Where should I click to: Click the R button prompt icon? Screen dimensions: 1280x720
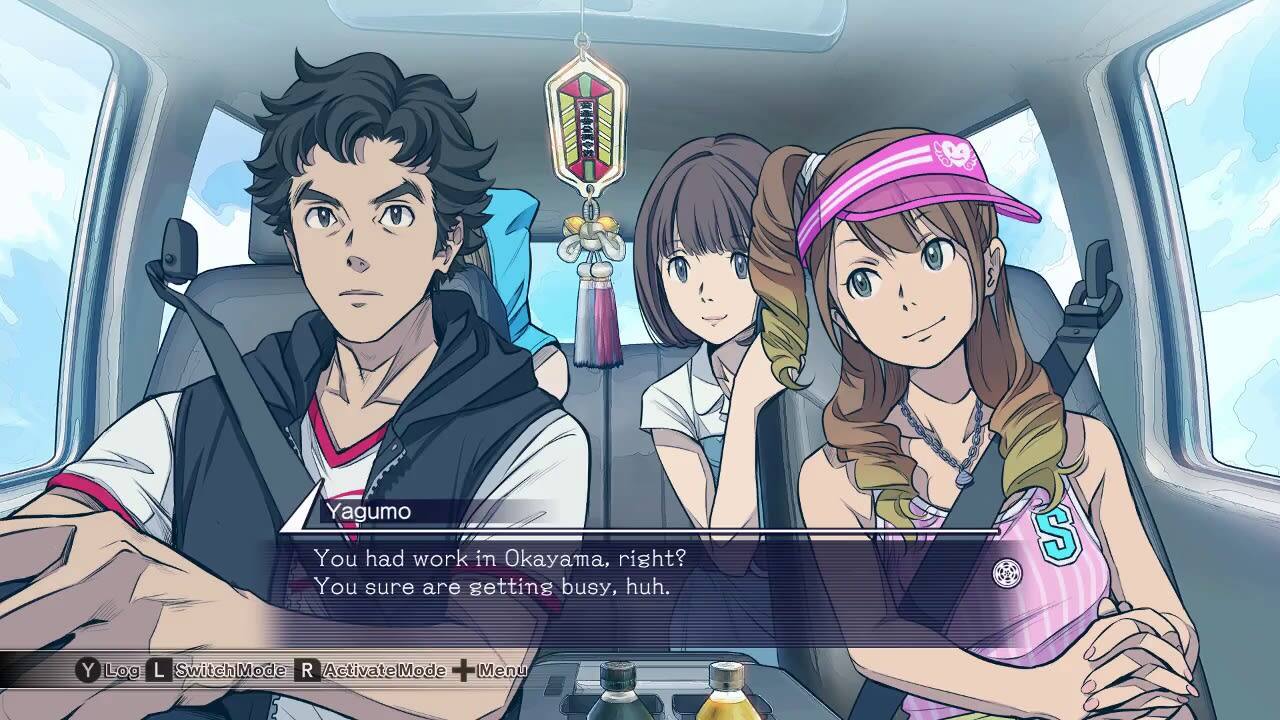306,668
